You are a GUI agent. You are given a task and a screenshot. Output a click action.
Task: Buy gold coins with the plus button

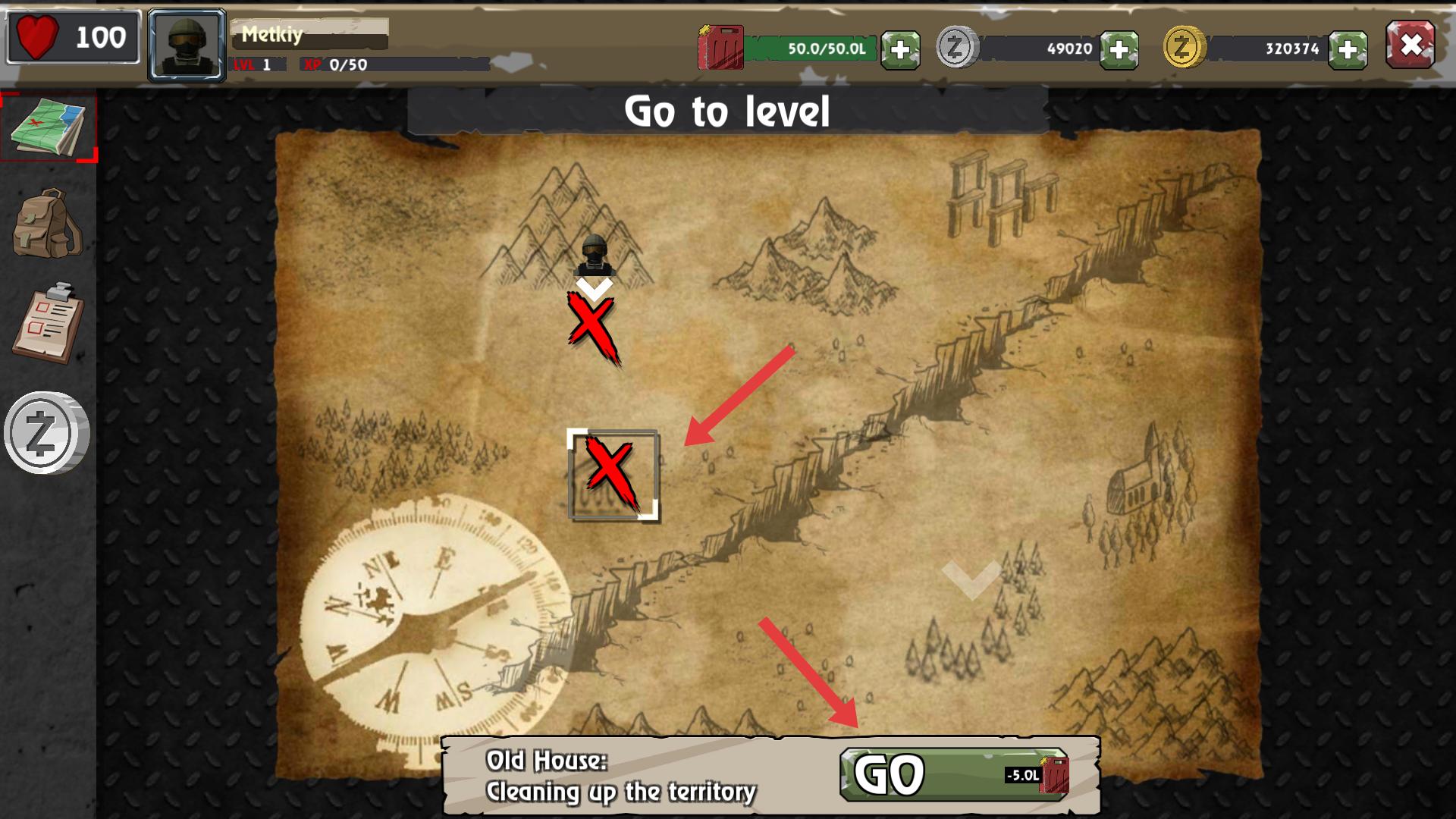point(1348,50)
